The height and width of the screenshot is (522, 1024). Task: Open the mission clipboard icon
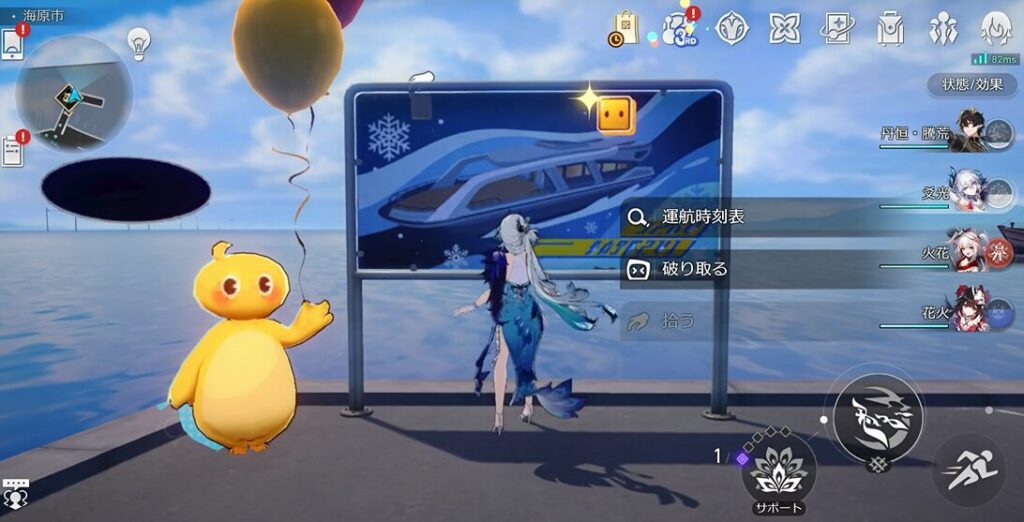12,150
